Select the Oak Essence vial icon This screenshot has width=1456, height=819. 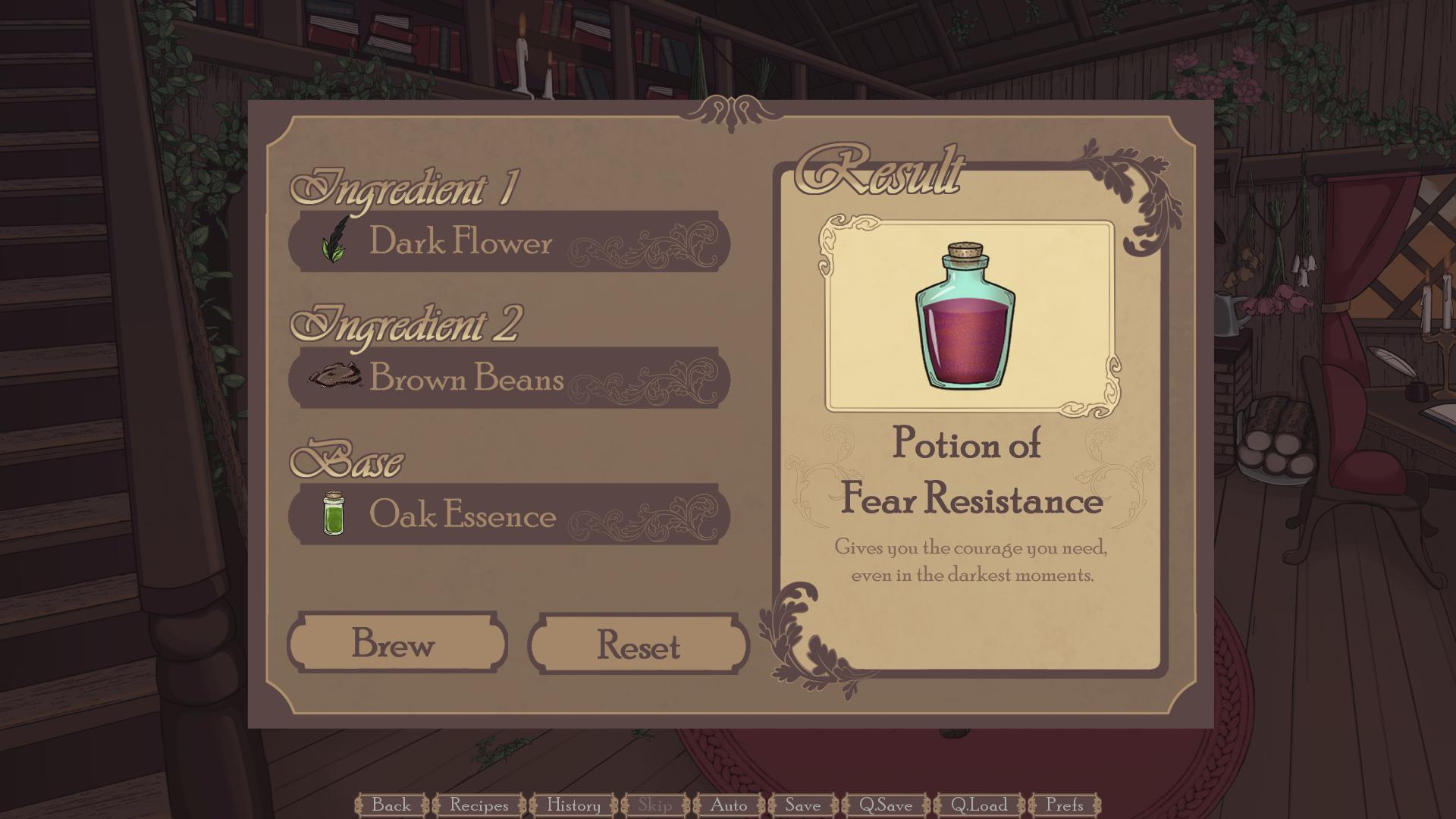coord(334,514)
